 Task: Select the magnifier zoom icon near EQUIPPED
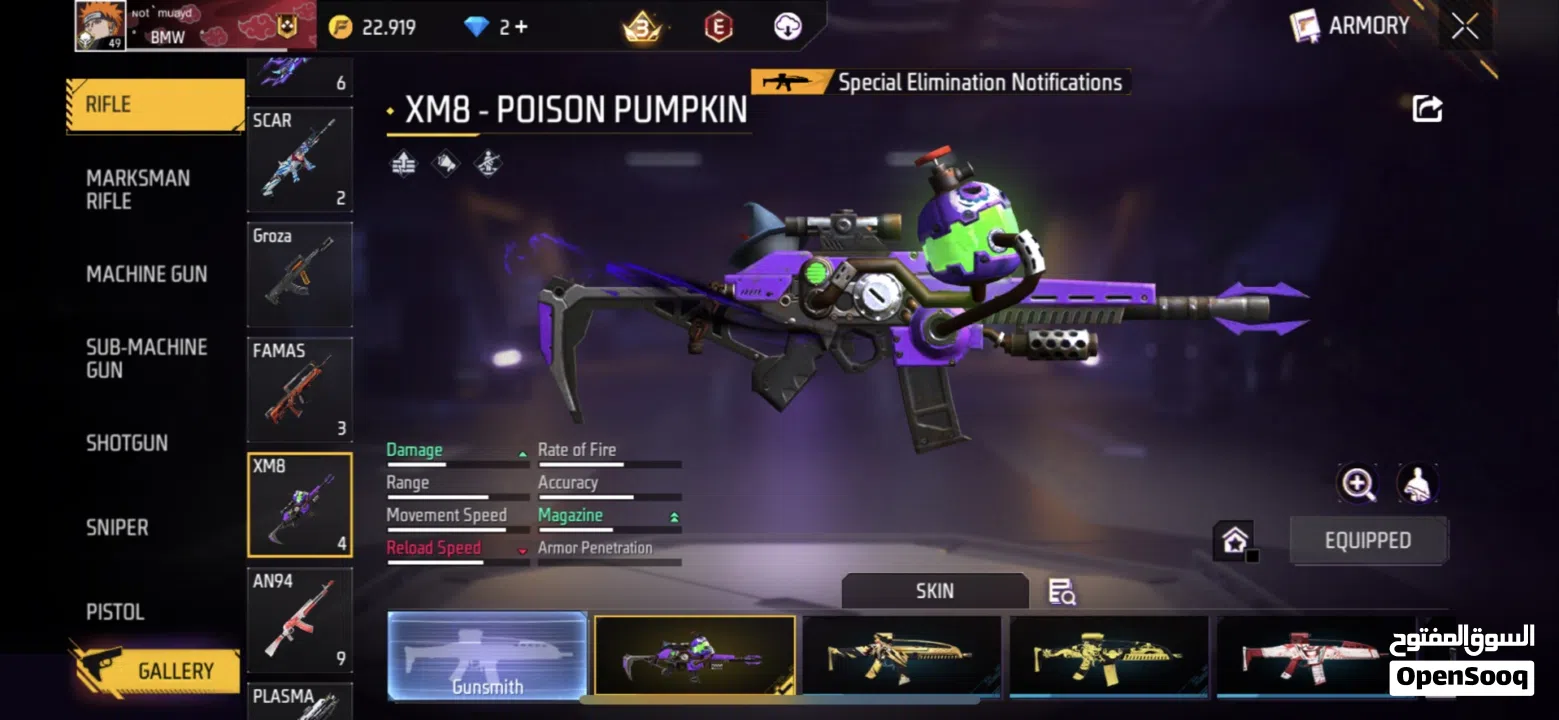coord(1358,484)
